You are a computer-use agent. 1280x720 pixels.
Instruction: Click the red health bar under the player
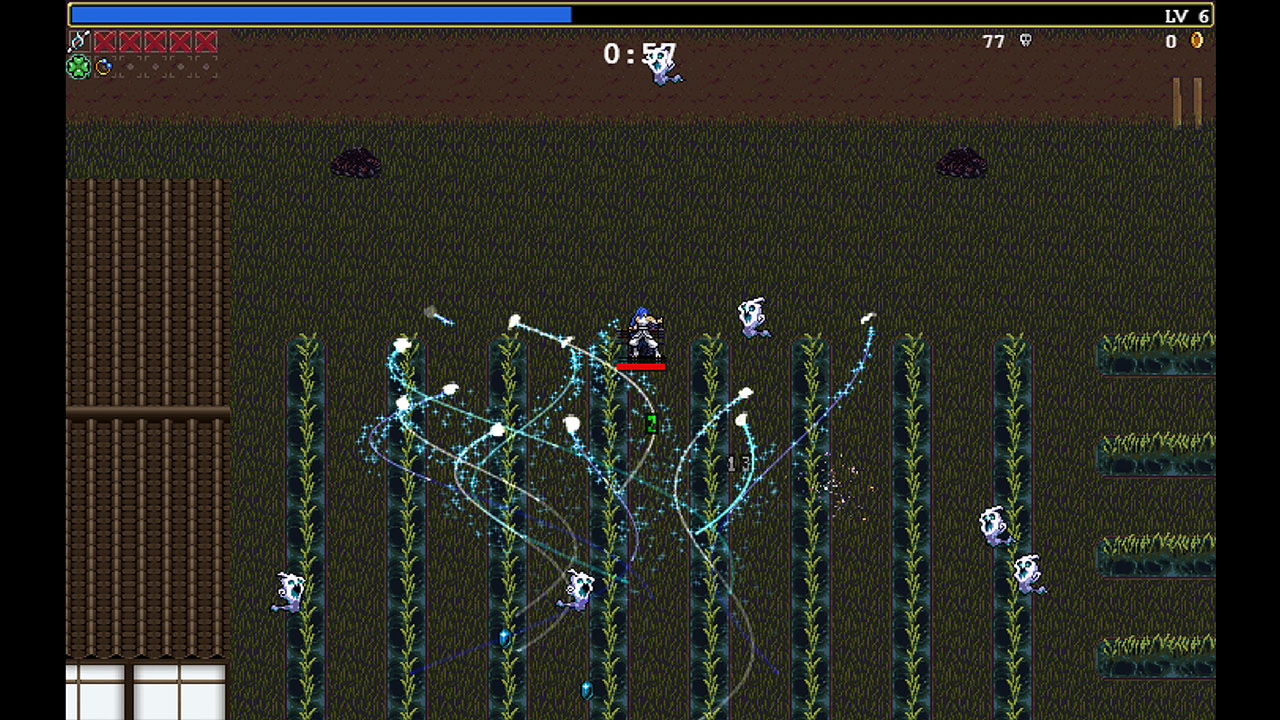641,365
